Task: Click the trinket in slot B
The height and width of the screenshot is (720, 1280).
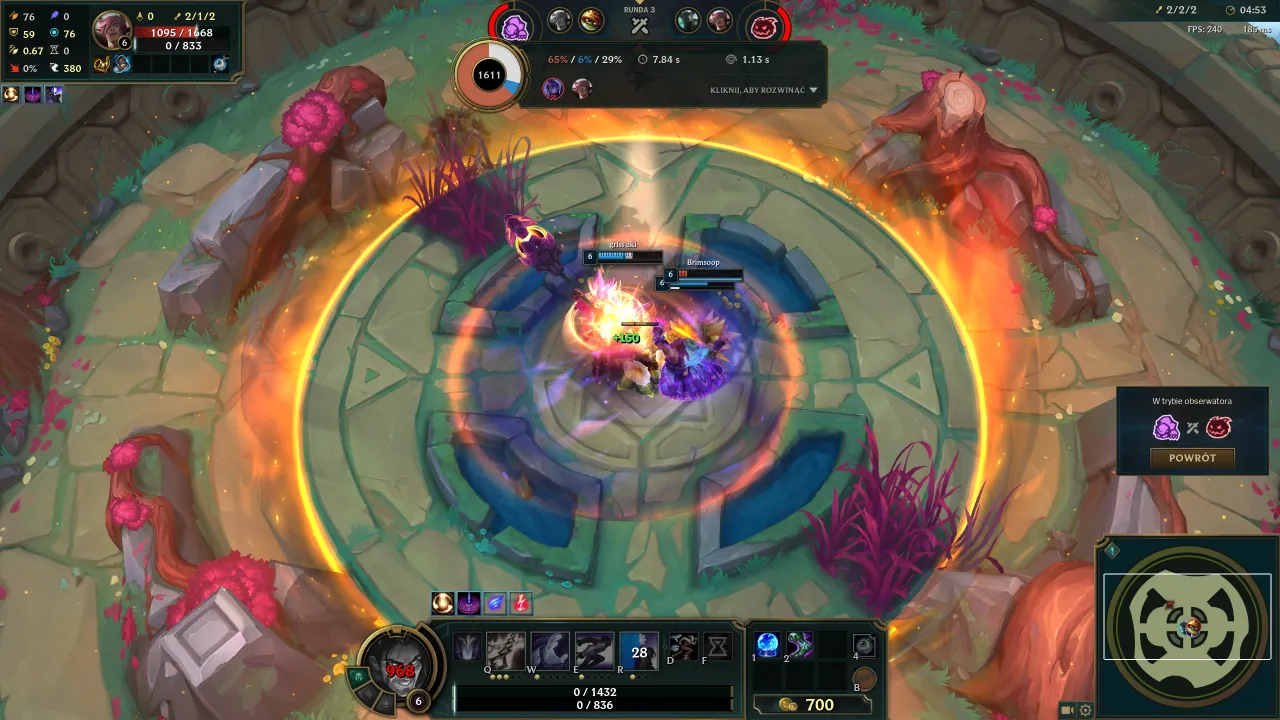Action: [865, 676]
